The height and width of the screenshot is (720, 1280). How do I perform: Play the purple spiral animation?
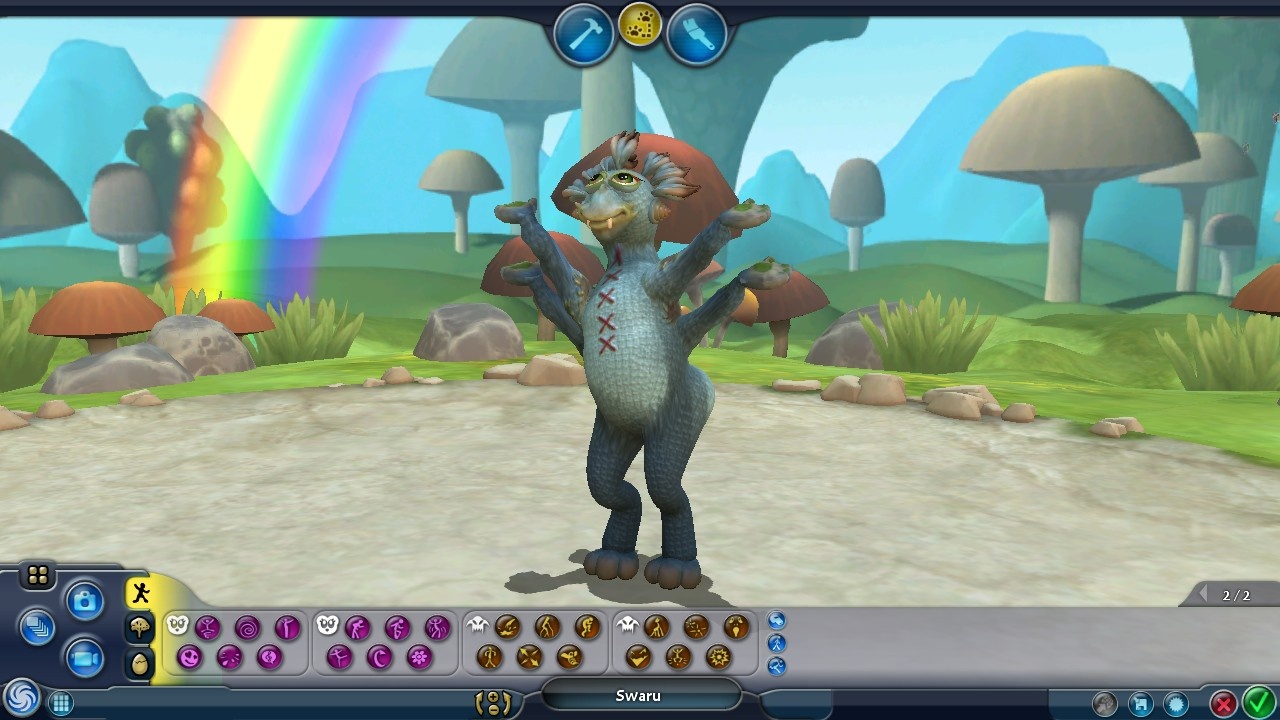247,628
